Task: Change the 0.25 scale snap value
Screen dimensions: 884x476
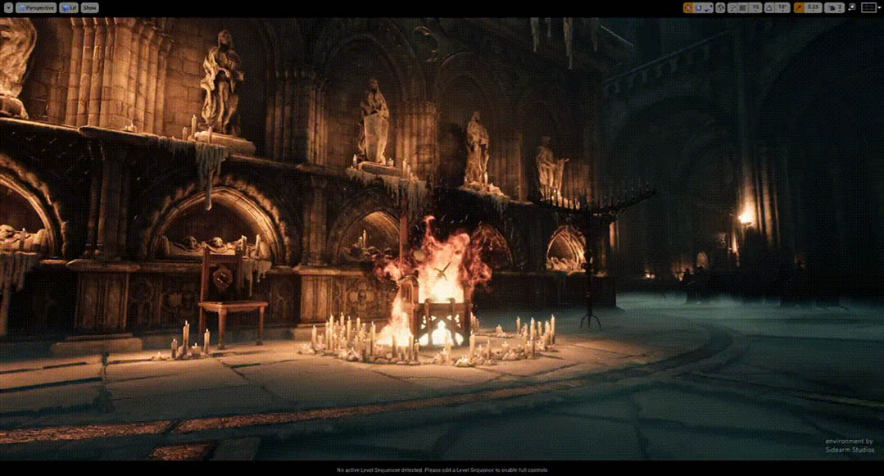Action: (813, 7)
